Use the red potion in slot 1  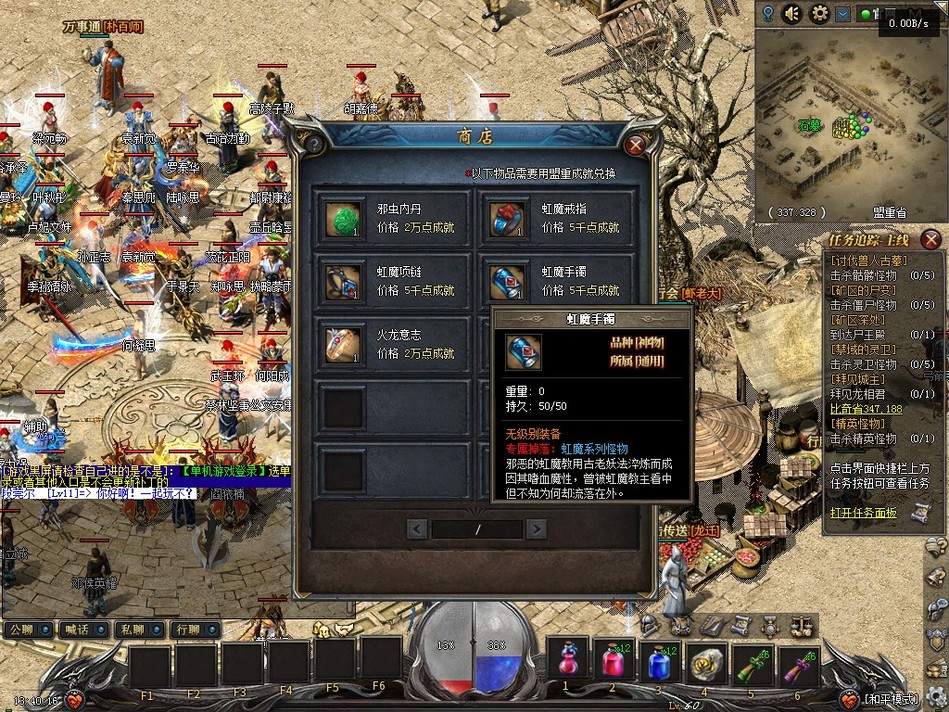tap(566, 661)
